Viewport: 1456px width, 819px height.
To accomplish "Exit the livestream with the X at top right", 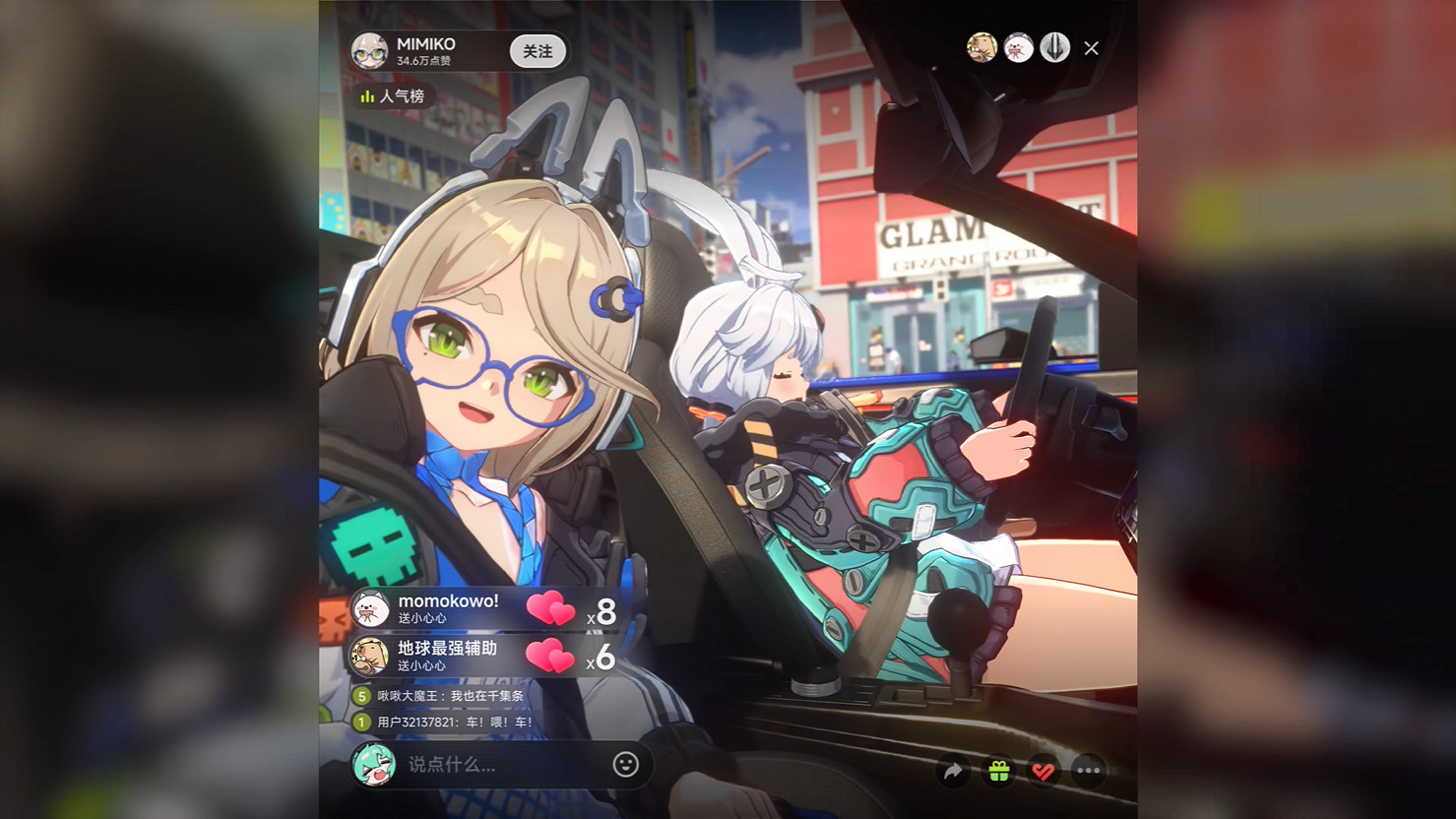I will (x=1091, y=47).
